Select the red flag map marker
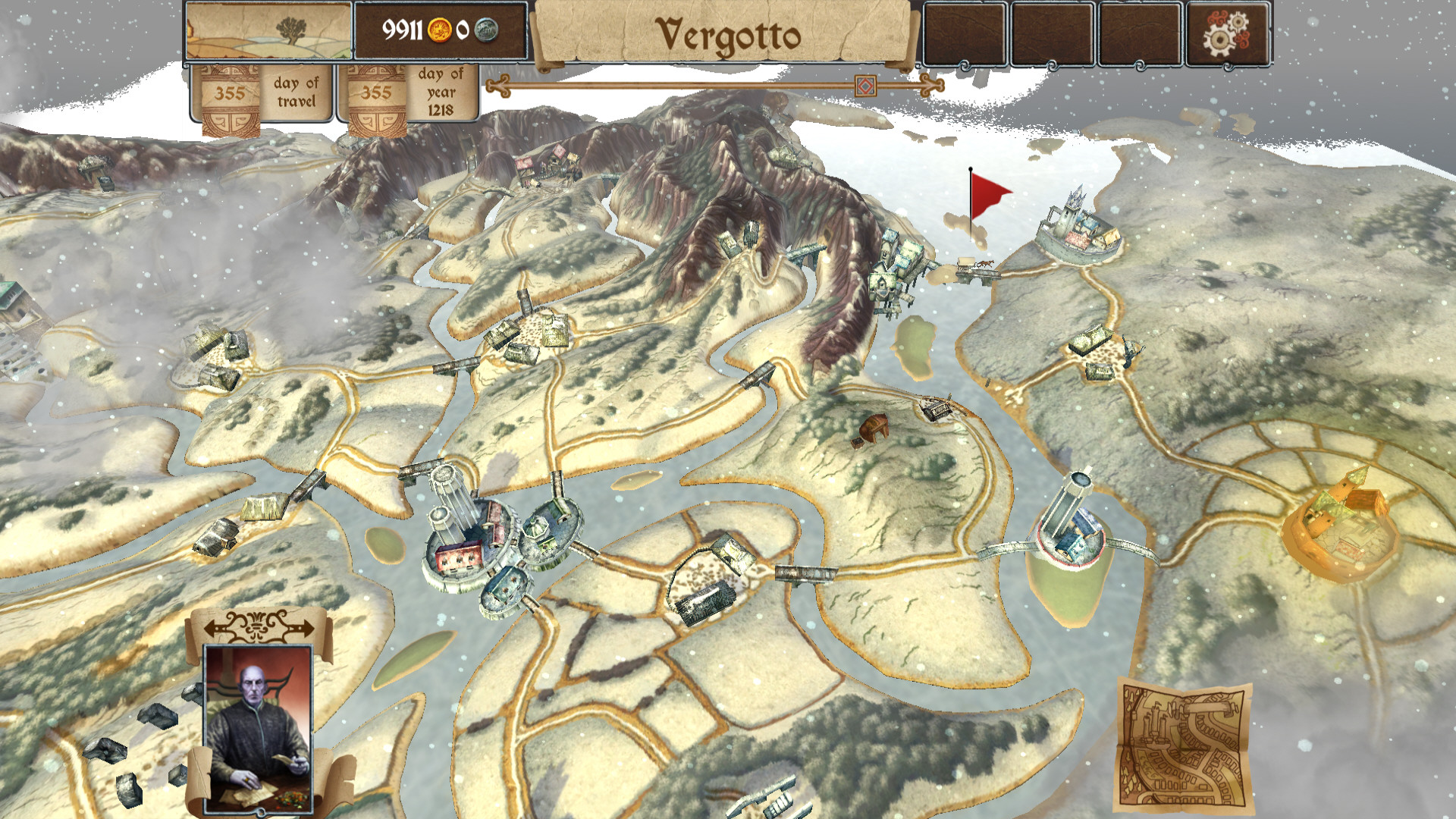 click(988, 193)
